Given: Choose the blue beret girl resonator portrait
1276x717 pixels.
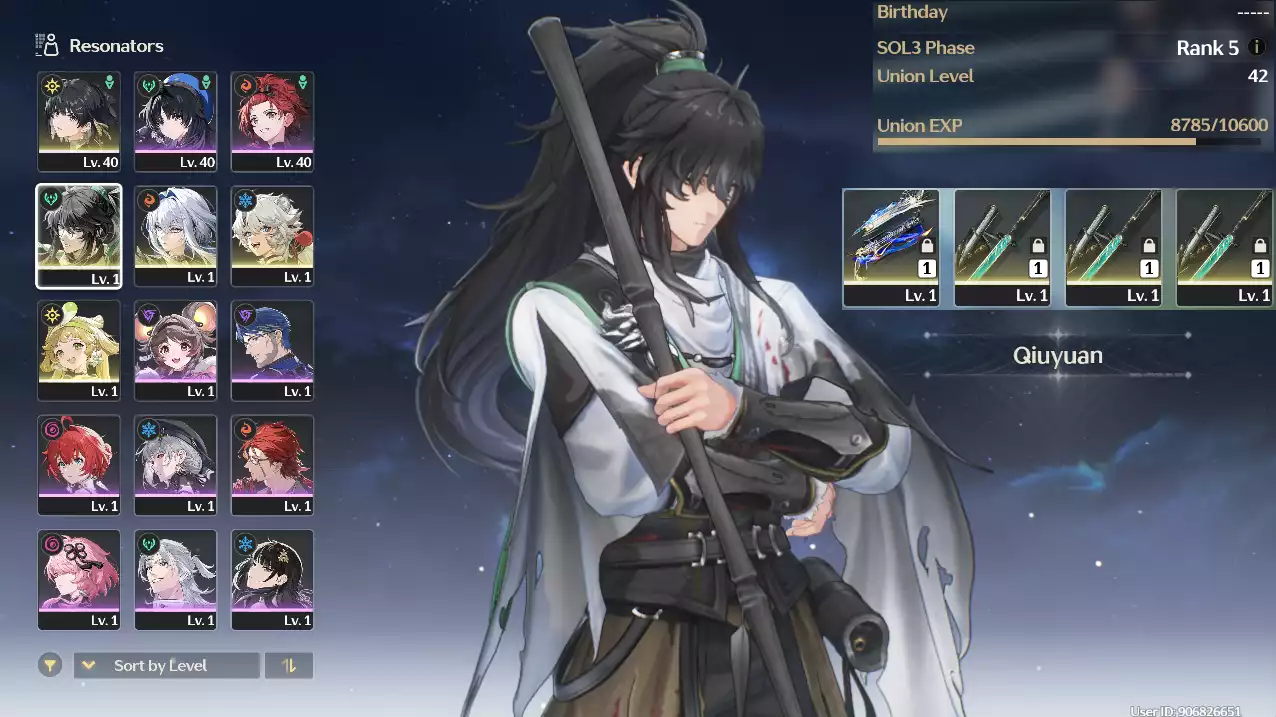Looking at the screenshot, I should (x=176, y=121).
